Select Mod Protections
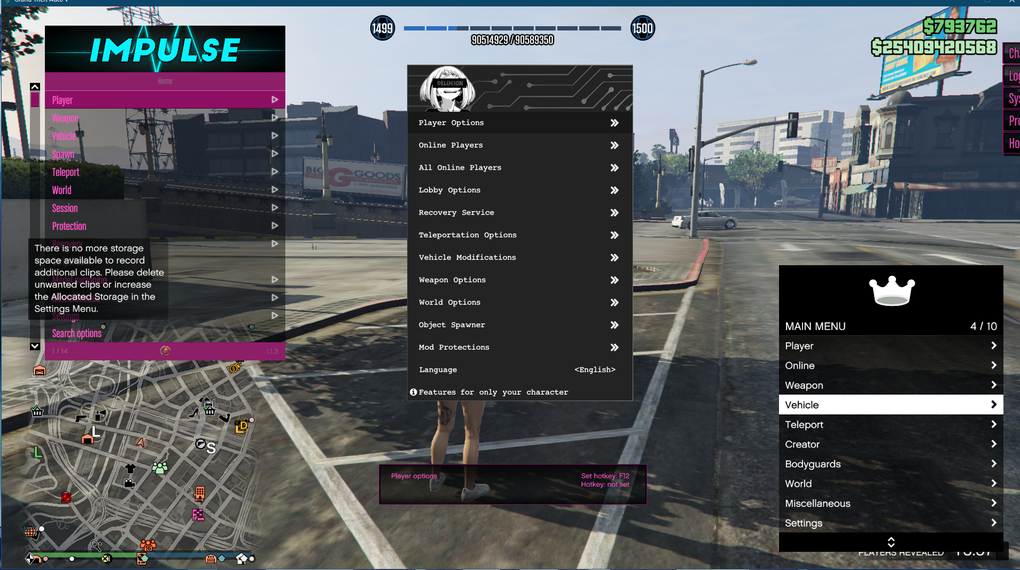Screen dimensions: 1020x570 coord(519,347)
